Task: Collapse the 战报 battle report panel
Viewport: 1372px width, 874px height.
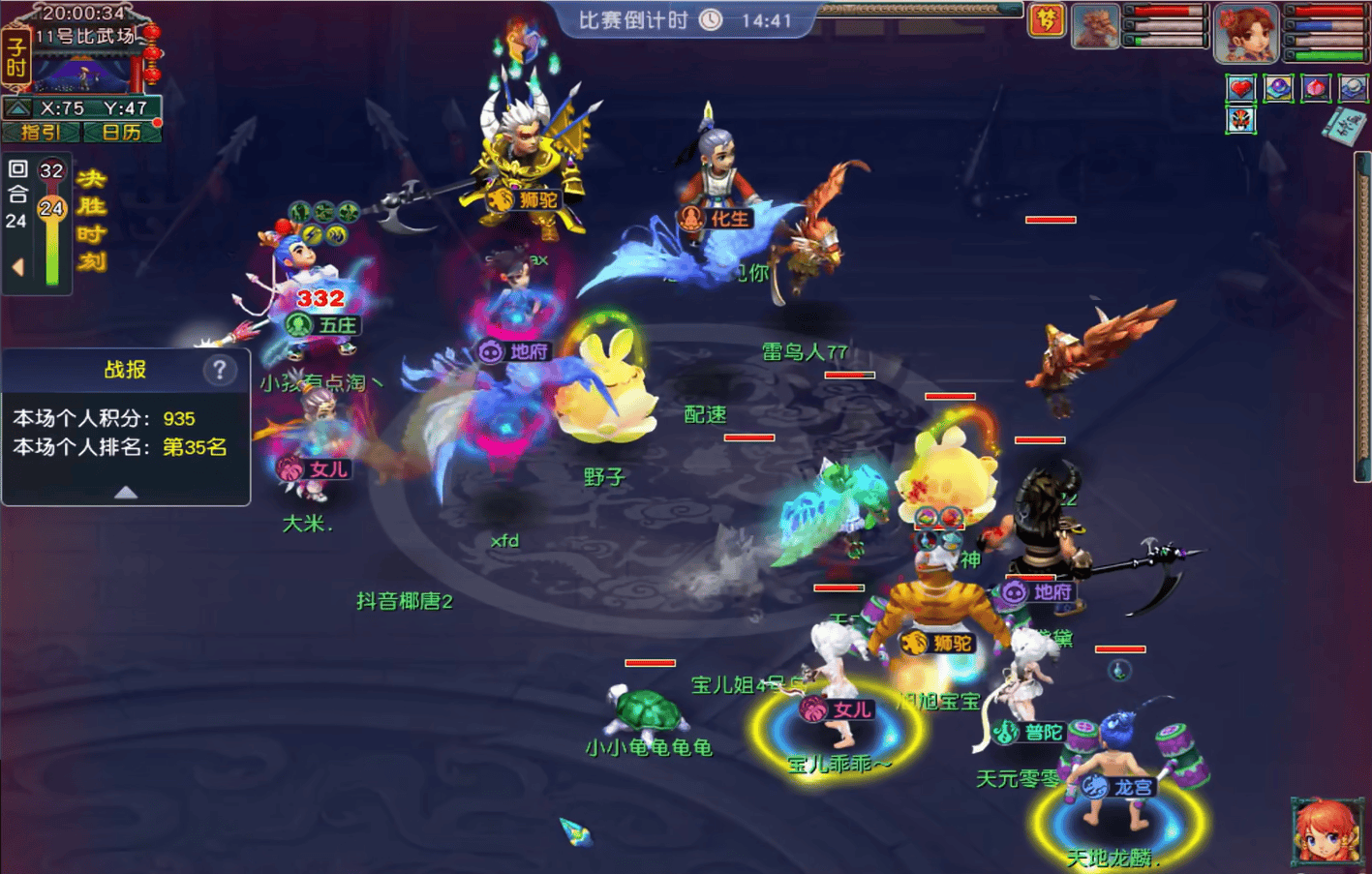Action: click(x=126, y=492)
